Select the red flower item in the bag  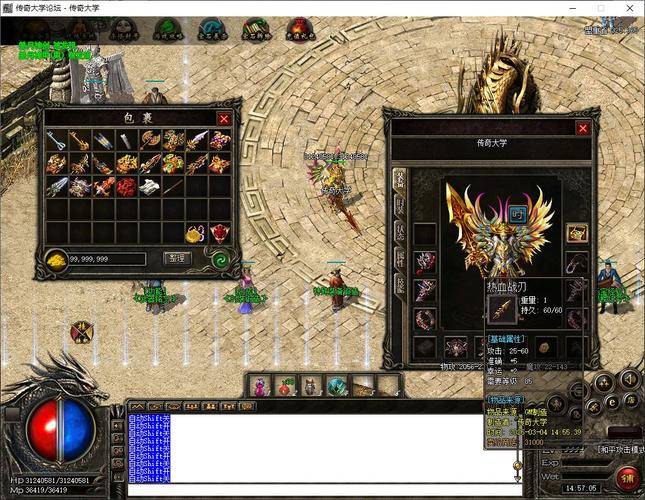click(x=127, y=186)
